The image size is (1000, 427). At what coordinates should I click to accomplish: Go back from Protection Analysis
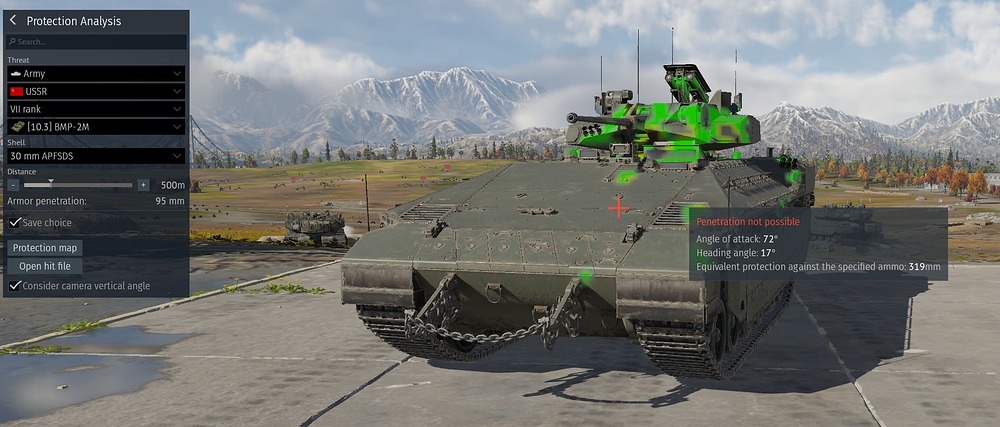point(13,20)
